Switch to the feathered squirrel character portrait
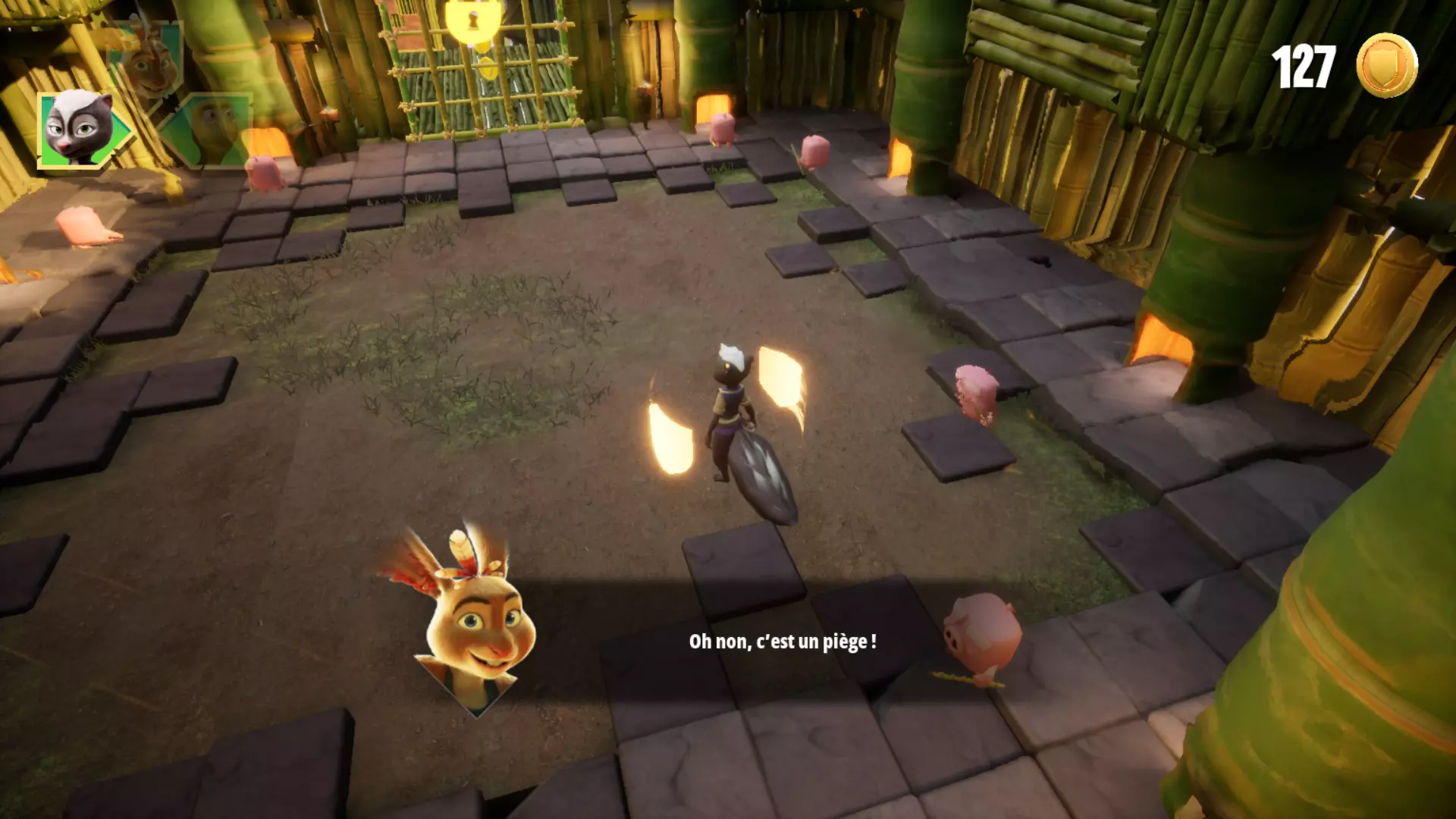 click(149, 62)
